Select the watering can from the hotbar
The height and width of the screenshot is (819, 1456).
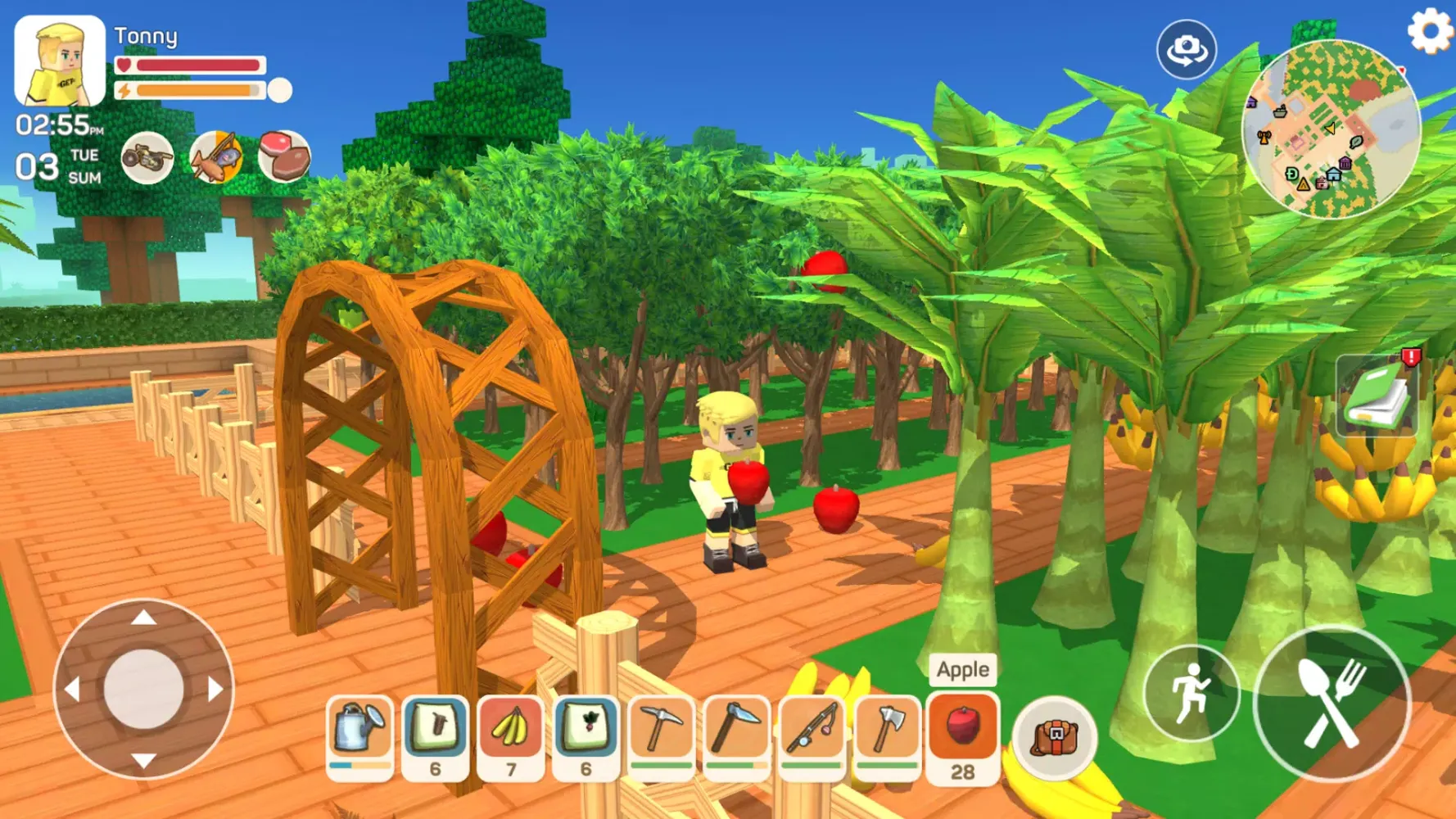(359, 733)
